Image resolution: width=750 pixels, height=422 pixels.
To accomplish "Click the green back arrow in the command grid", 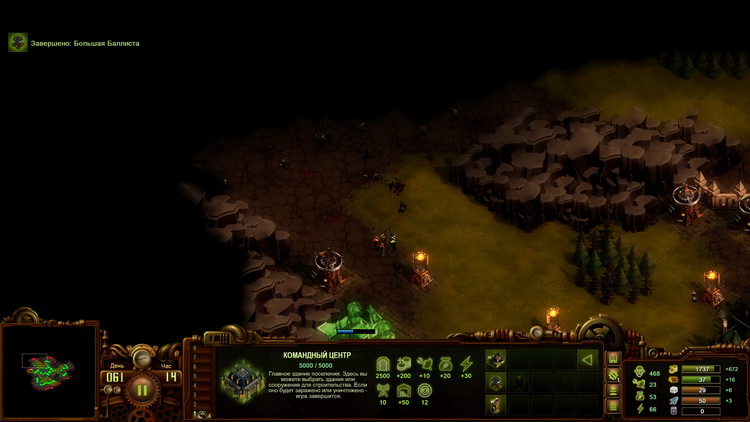I will (x=587, y=359).
